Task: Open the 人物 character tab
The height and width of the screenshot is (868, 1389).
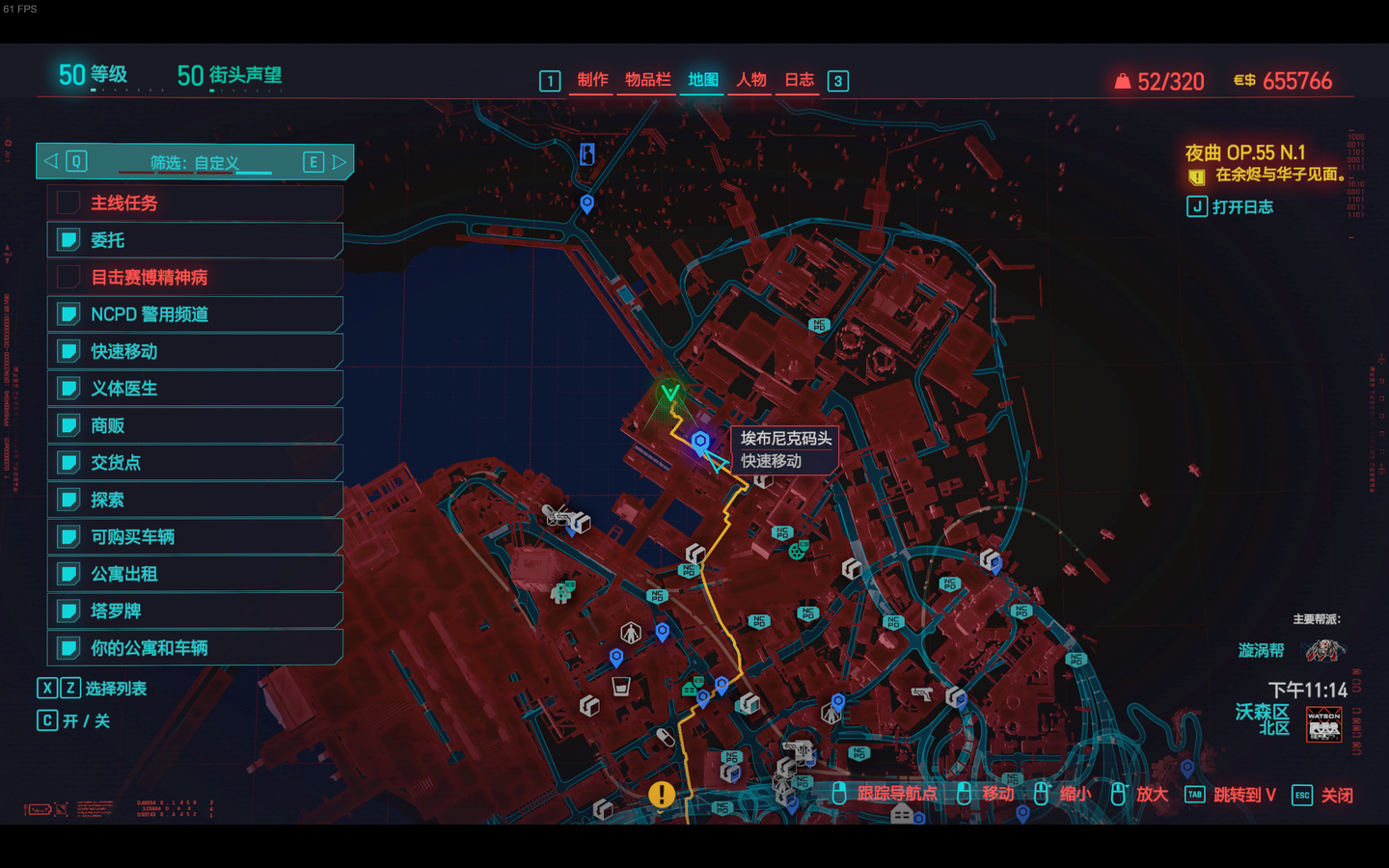Action: pos(751,80)
